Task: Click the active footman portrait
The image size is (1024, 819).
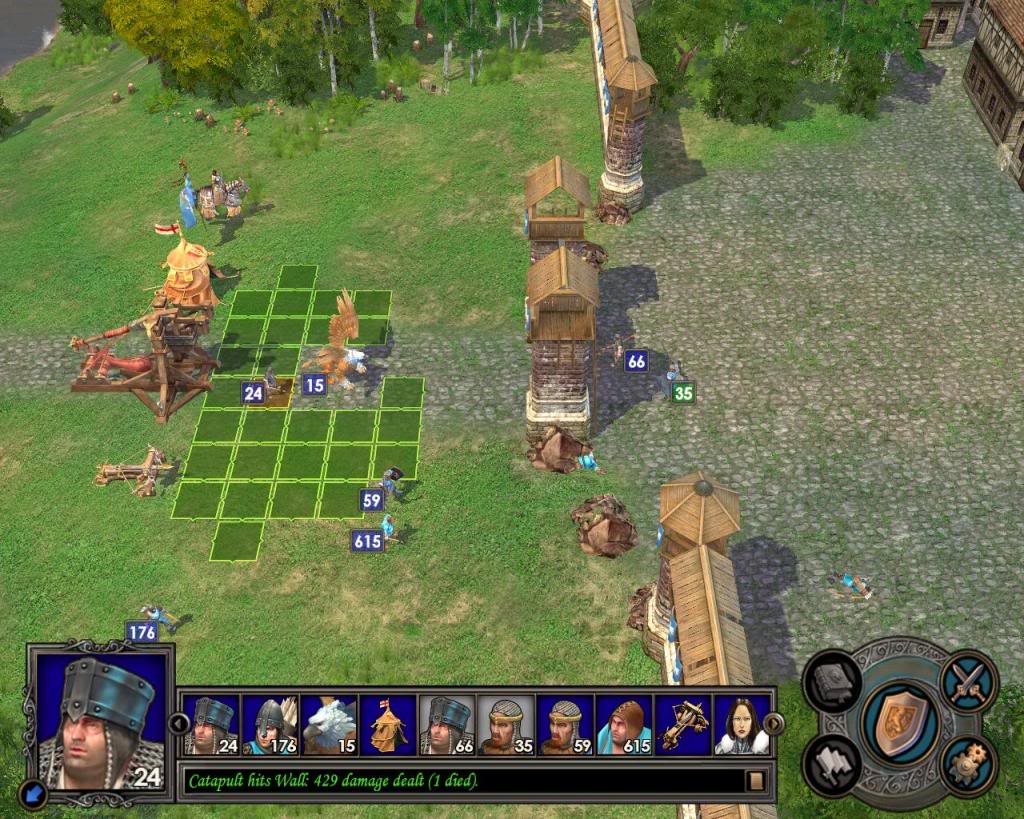Action: (100, 718)
